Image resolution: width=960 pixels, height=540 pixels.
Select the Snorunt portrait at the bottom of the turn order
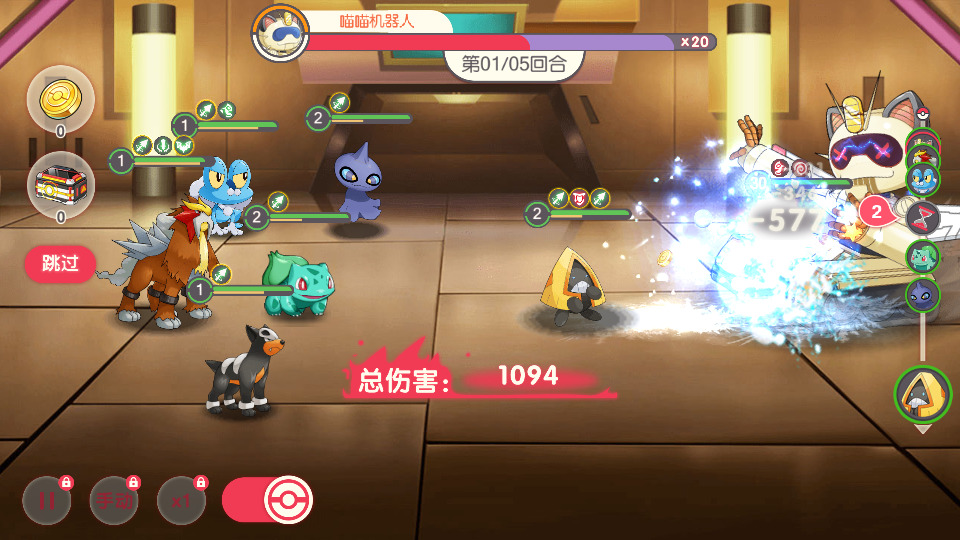[x=922, y=395]
